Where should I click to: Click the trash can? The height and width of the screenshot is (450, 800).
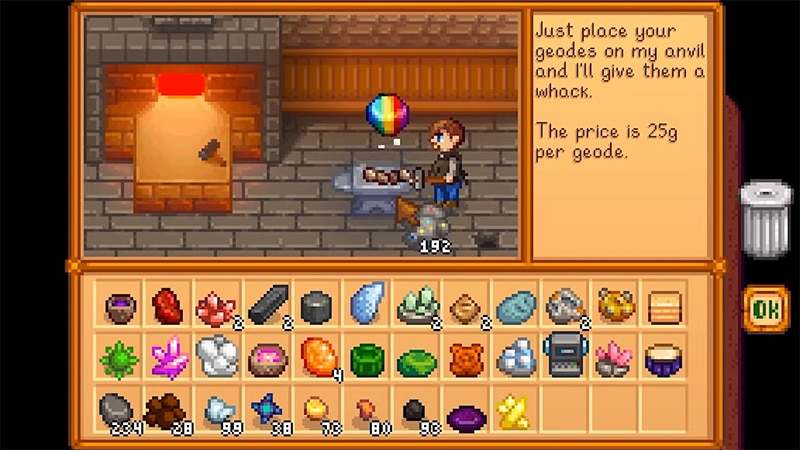click(x=765, y=216)
